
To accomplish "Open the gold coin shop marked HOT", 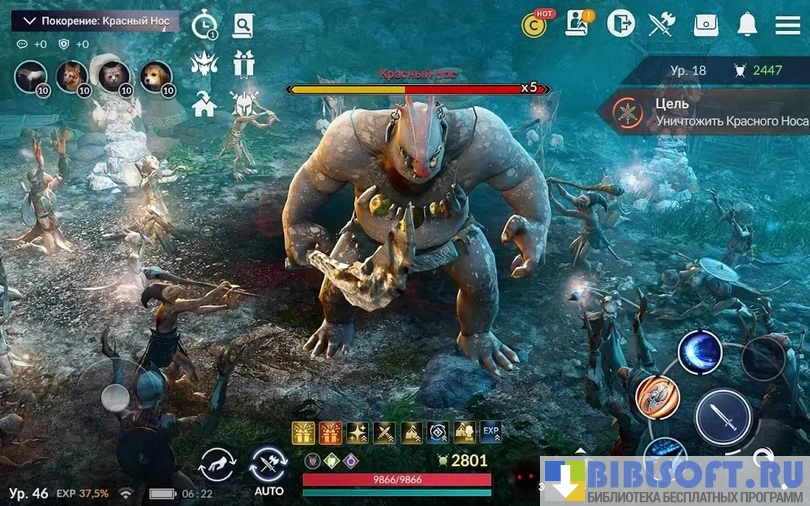I will point(536,24).
